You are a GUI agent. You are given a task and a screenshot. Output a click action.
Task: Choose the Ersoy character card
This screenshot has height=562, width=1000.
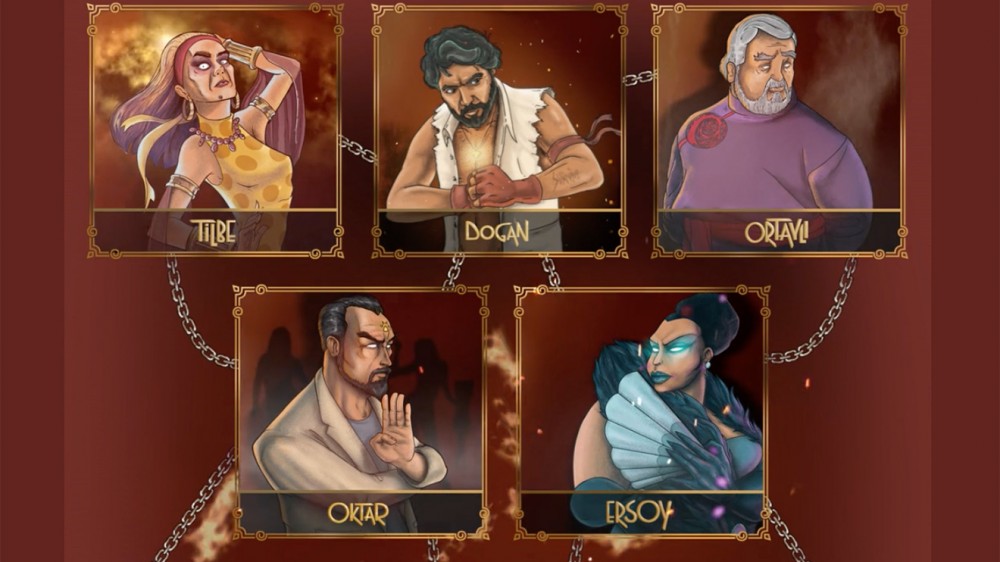tap(642, 410)
